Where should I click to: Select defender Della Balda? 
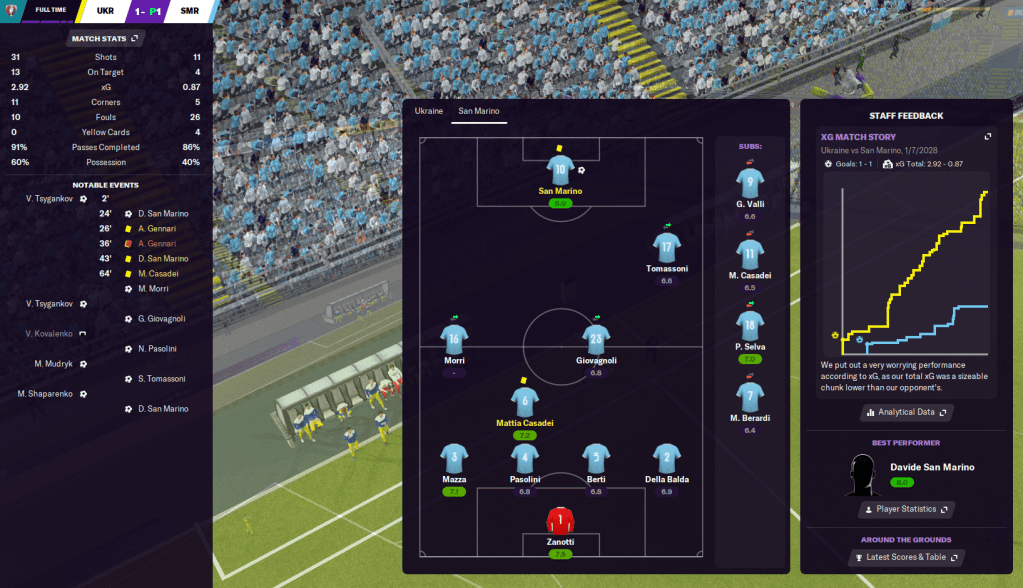pos(667,457)
